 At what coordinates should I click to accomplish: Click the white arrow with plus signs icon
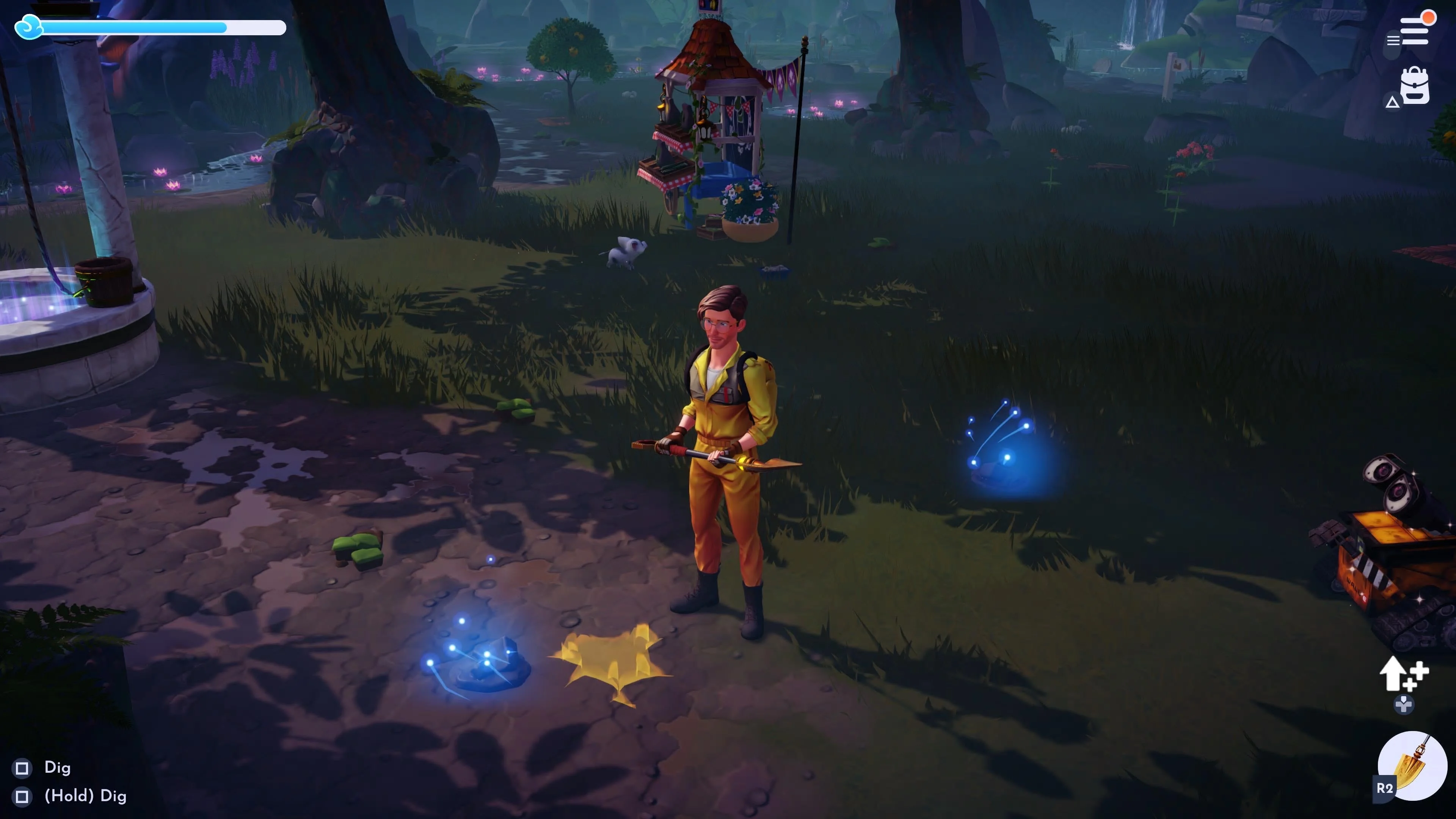coord(1403,674)
